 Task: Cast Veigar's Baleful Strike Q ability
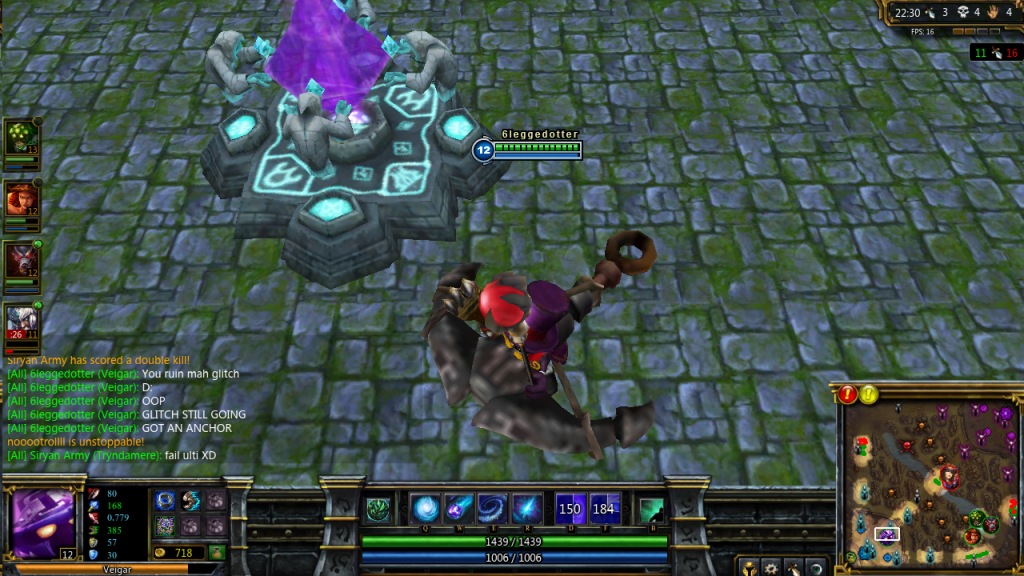(x=426, y=509)
